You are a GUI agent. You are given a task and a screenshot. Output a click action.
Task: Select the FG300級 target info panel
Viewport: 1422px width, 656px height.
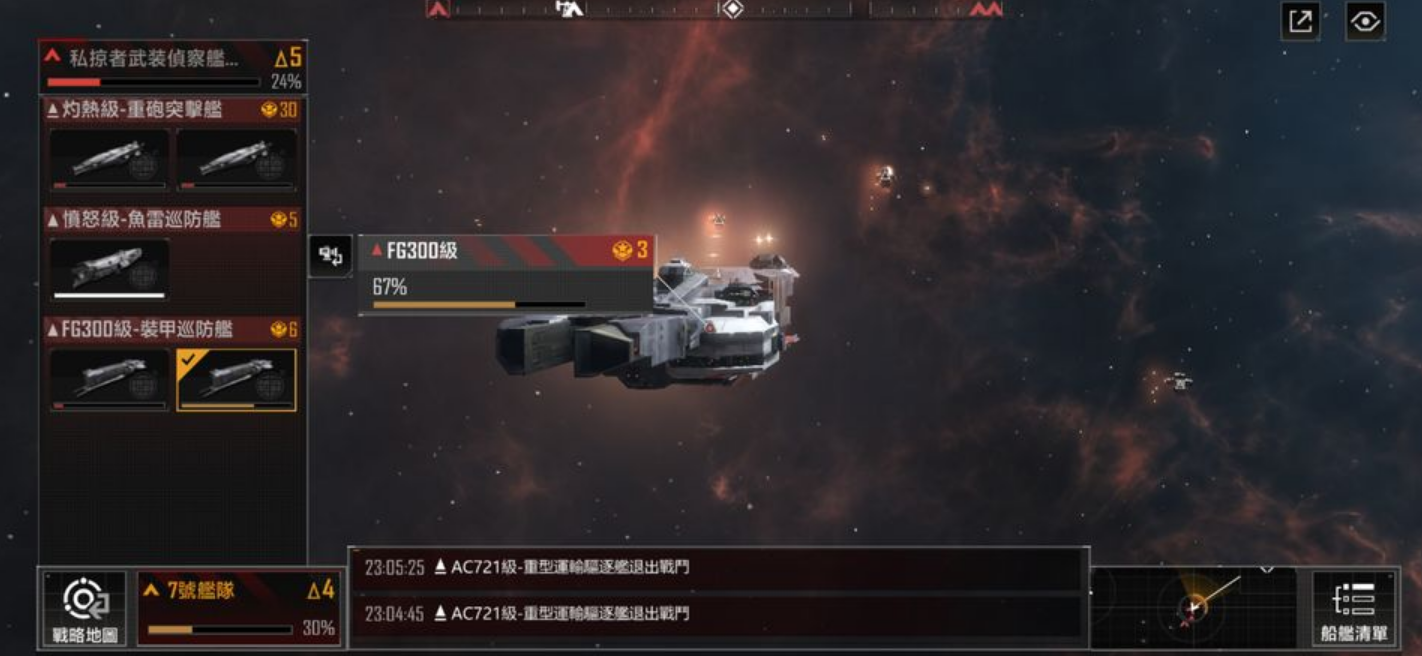[506, 275]
